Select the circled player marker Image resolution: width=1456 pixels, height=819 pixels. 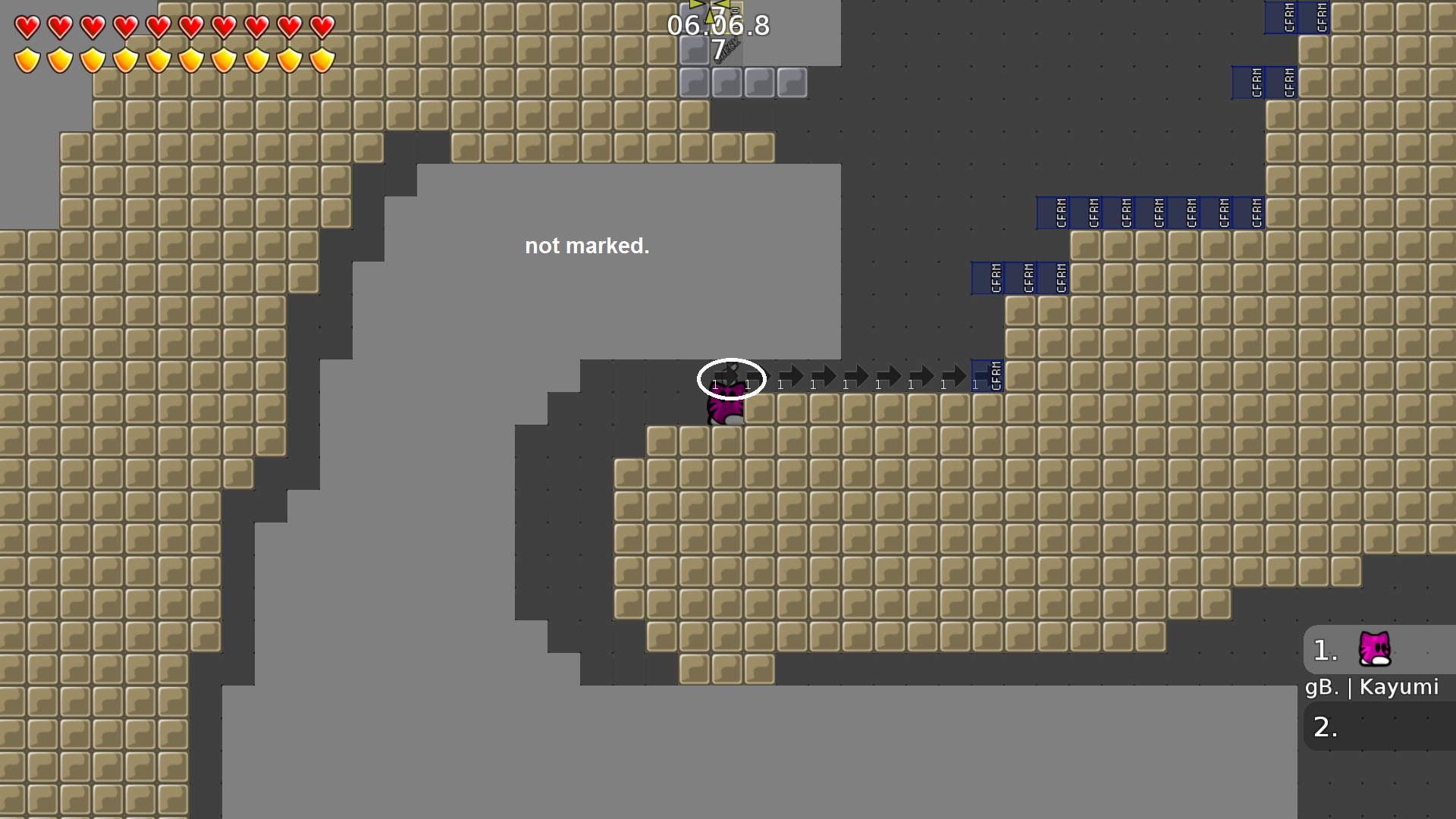pyautogui.click(x=730, y=378)
